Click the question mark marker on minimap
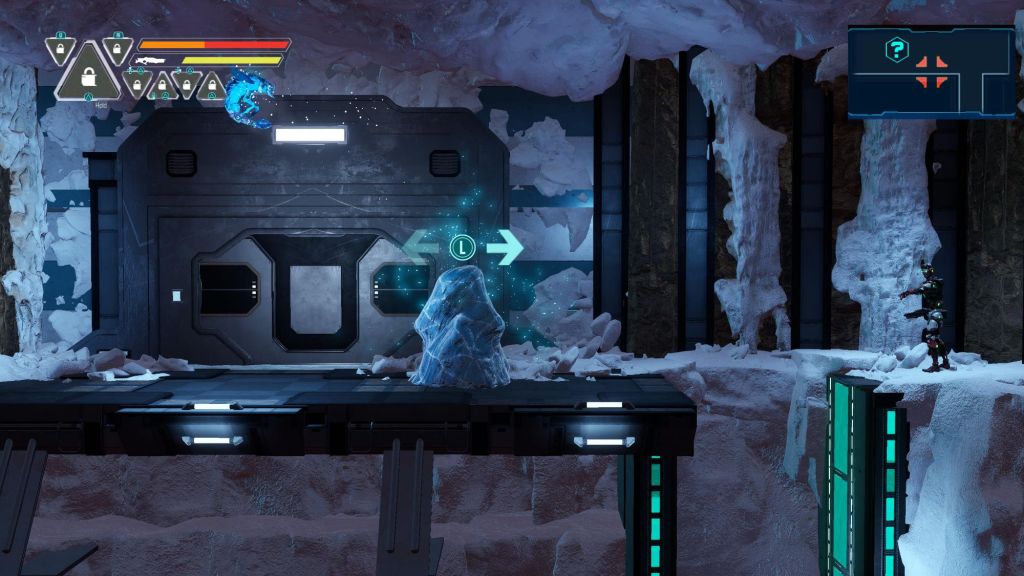This screenshot has height=576, width=1024. coord(897,49)
